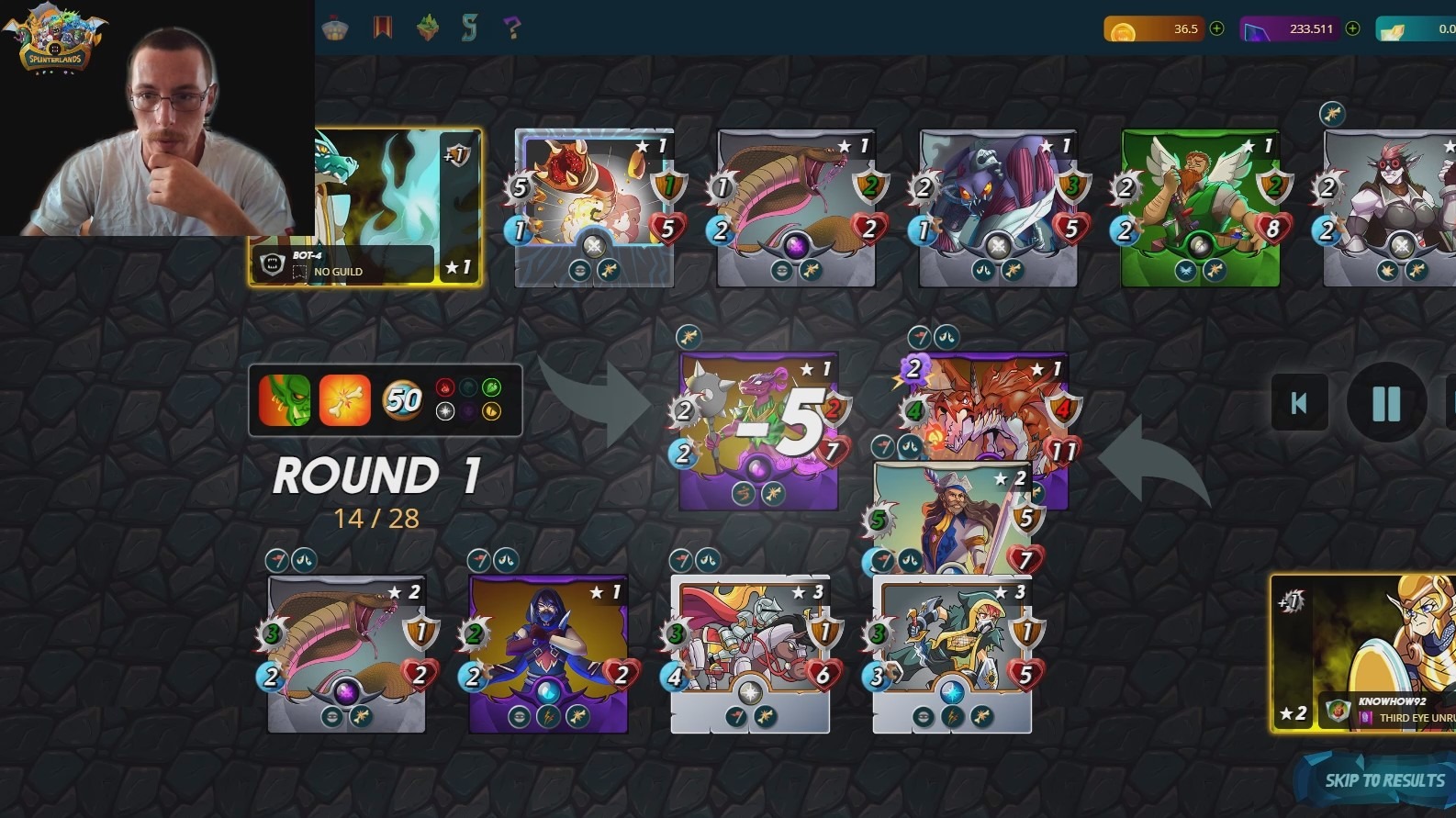Click the blue S icon in top toolbar
Image resolution: width=1456 pixels, height=818 pixels.
coord(471,28)
